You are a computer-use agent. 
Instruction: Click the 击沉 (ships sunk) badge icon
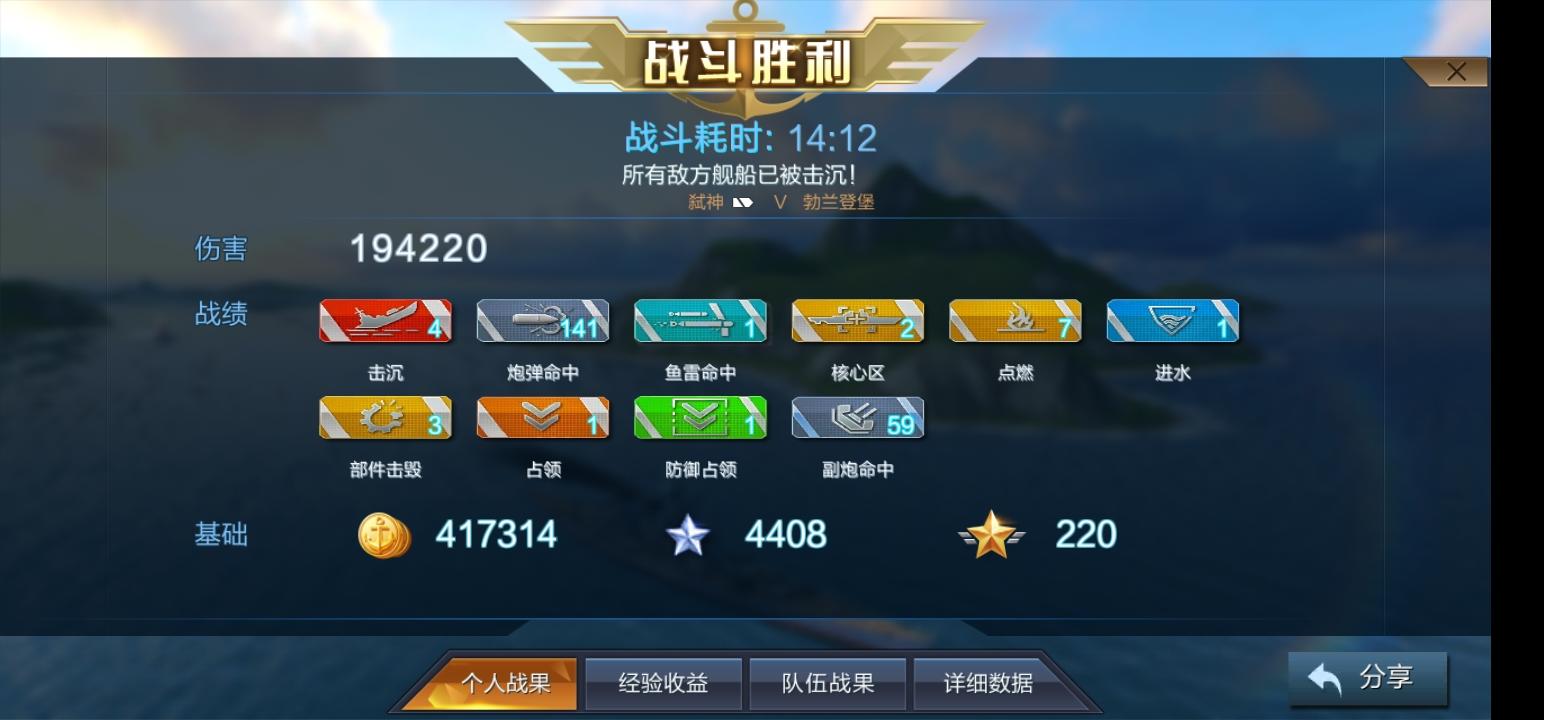pos(385,321)
